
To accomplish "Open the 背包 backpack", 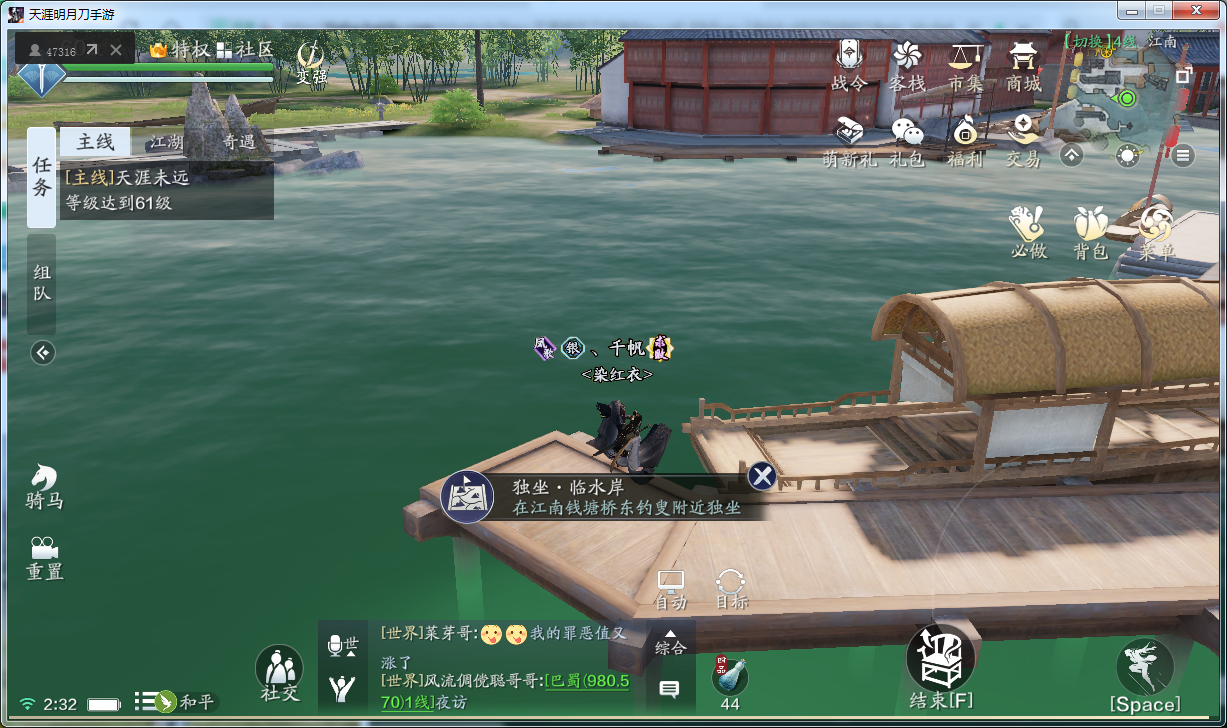I will click(1091, 233).
